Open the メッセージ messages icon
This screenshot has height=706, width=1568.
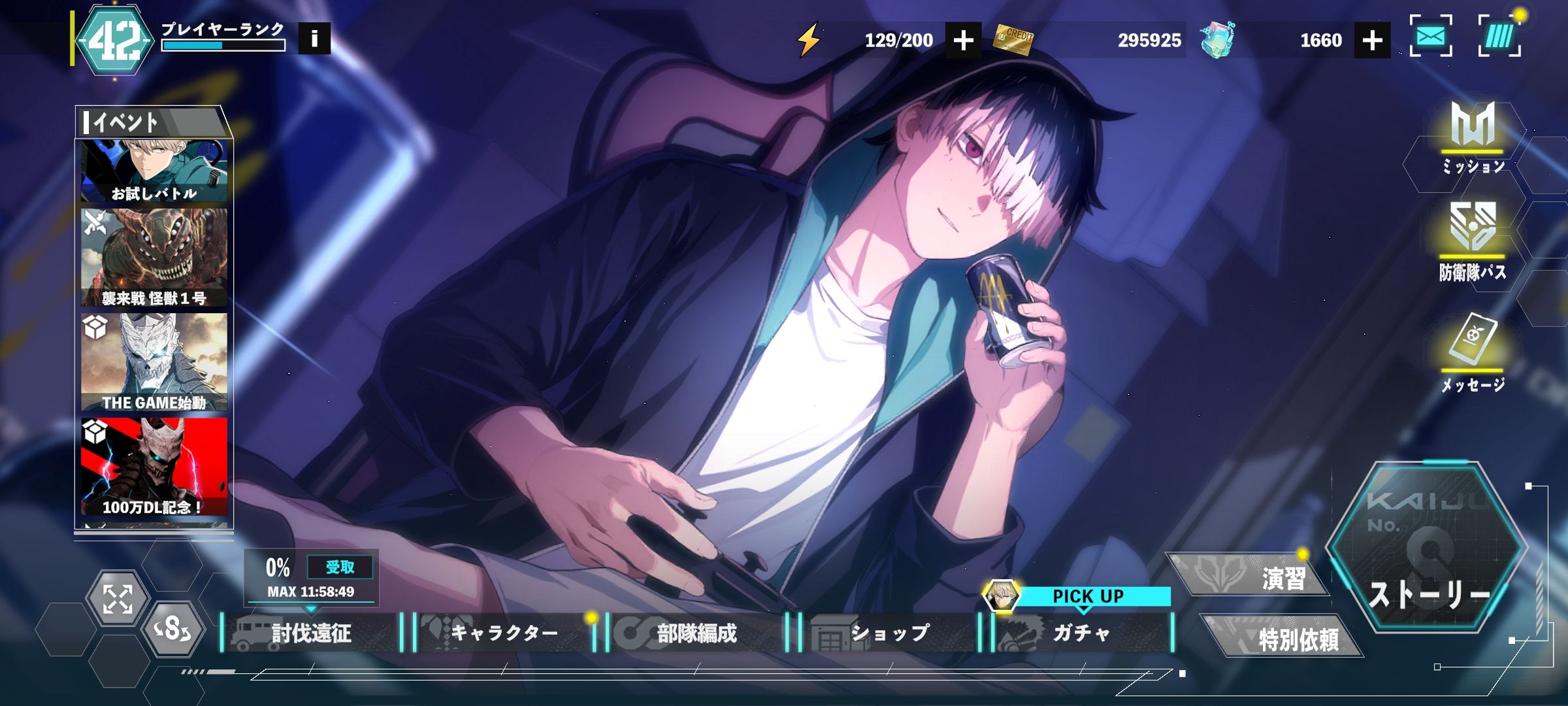click(1473, 353)
